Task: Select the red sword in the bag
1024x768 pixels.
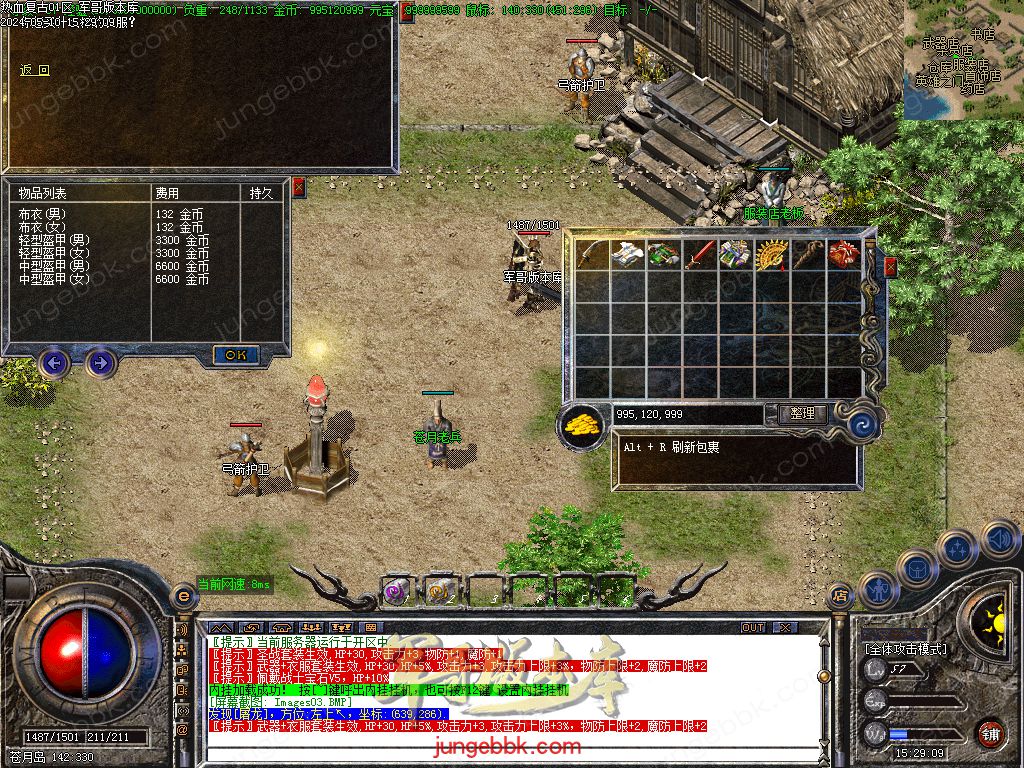Action: click(x=699, y=255)
